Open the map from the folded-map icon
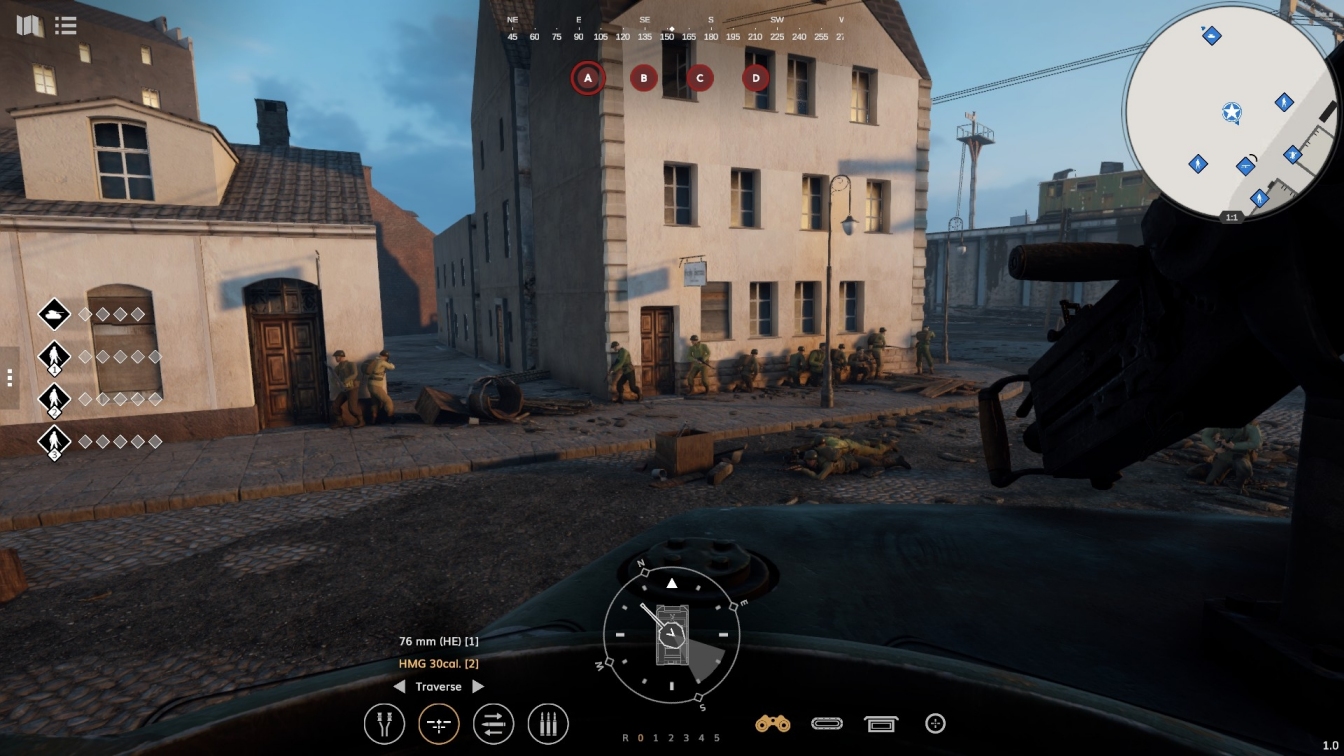 click(30, 25)
